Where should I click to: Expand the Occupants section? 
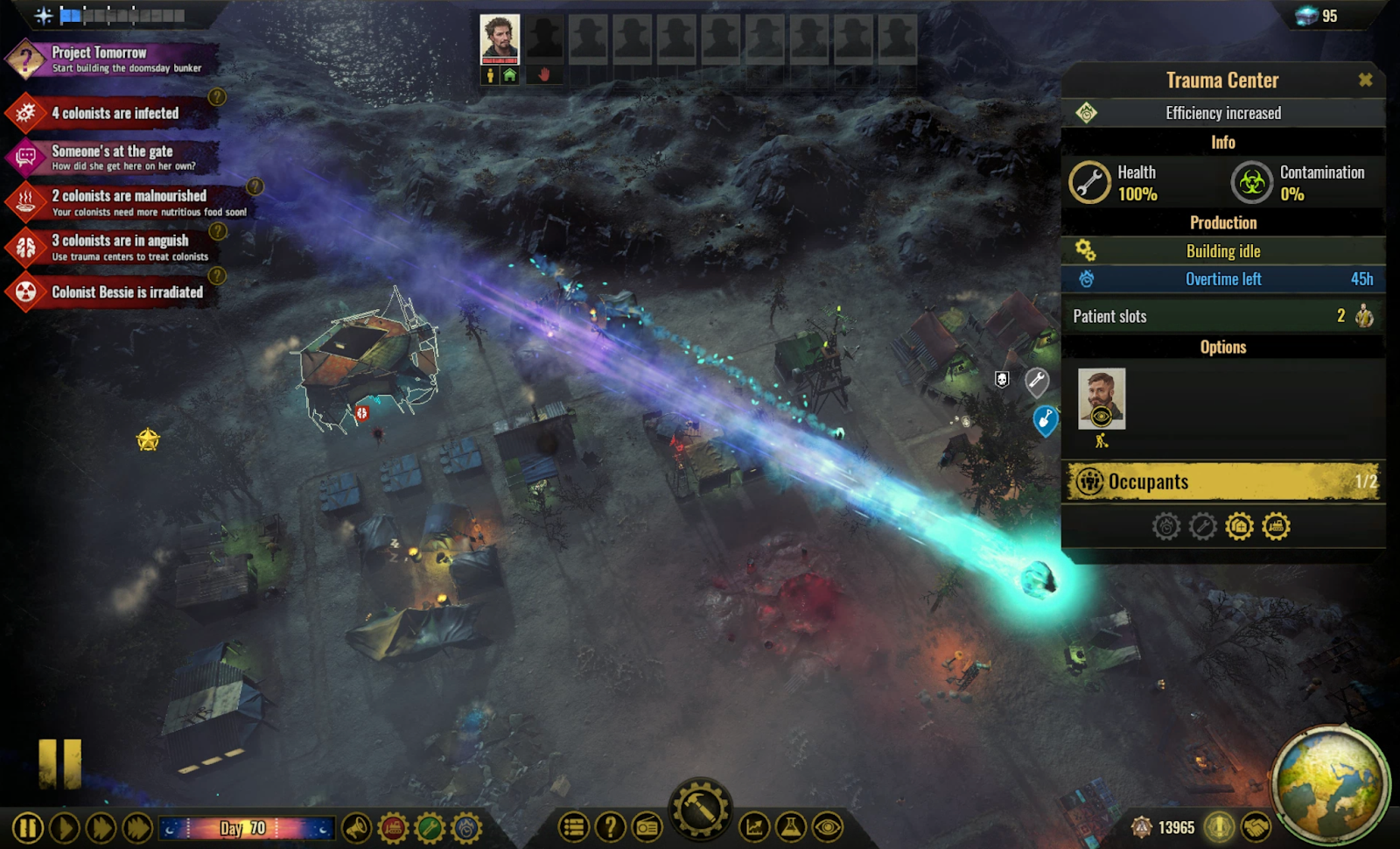point(1223,482)
